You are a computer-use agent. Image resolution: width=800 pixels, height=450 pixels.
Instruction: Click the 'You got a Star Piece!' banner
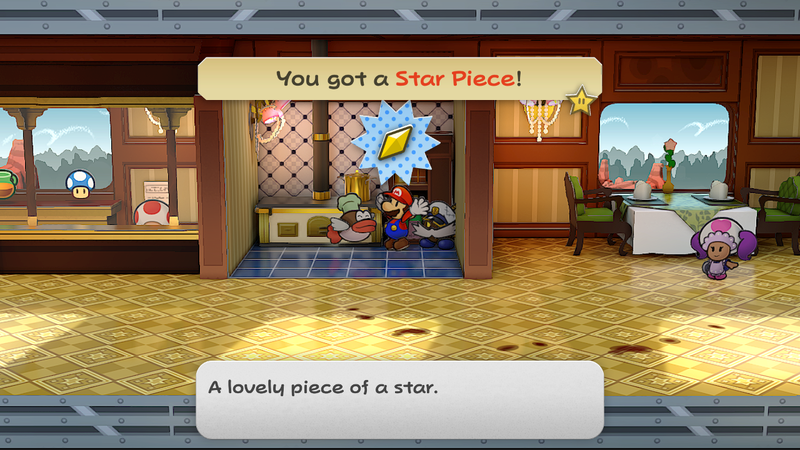[x=399, y=77]
